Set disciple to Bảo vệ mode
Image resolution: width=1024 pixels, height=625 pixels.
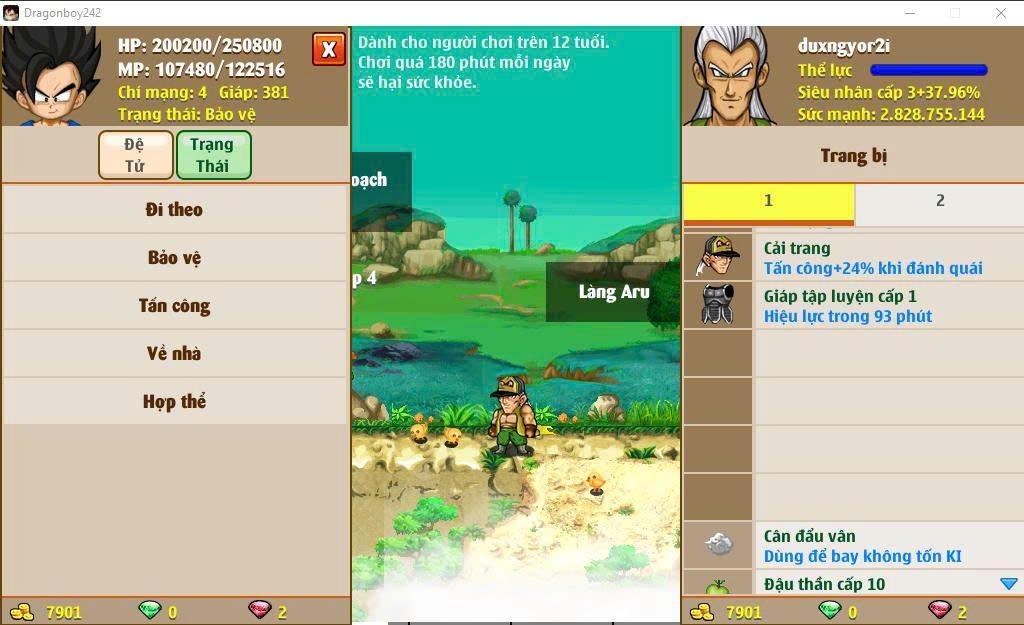click(x=174, y=258)
